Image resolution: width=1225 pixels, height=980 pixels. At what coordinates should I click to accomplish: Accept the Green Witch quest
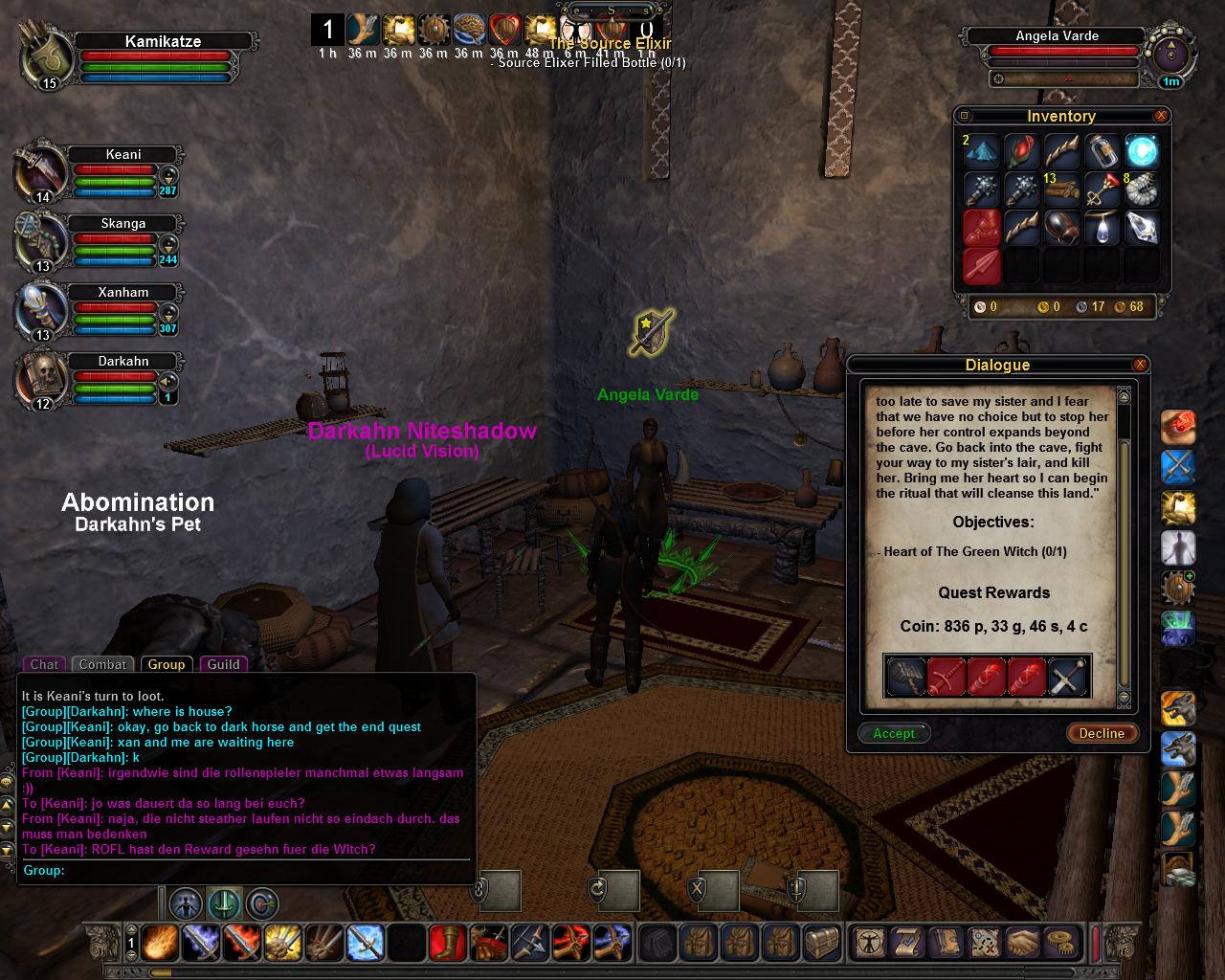click(x=894, y=733)
